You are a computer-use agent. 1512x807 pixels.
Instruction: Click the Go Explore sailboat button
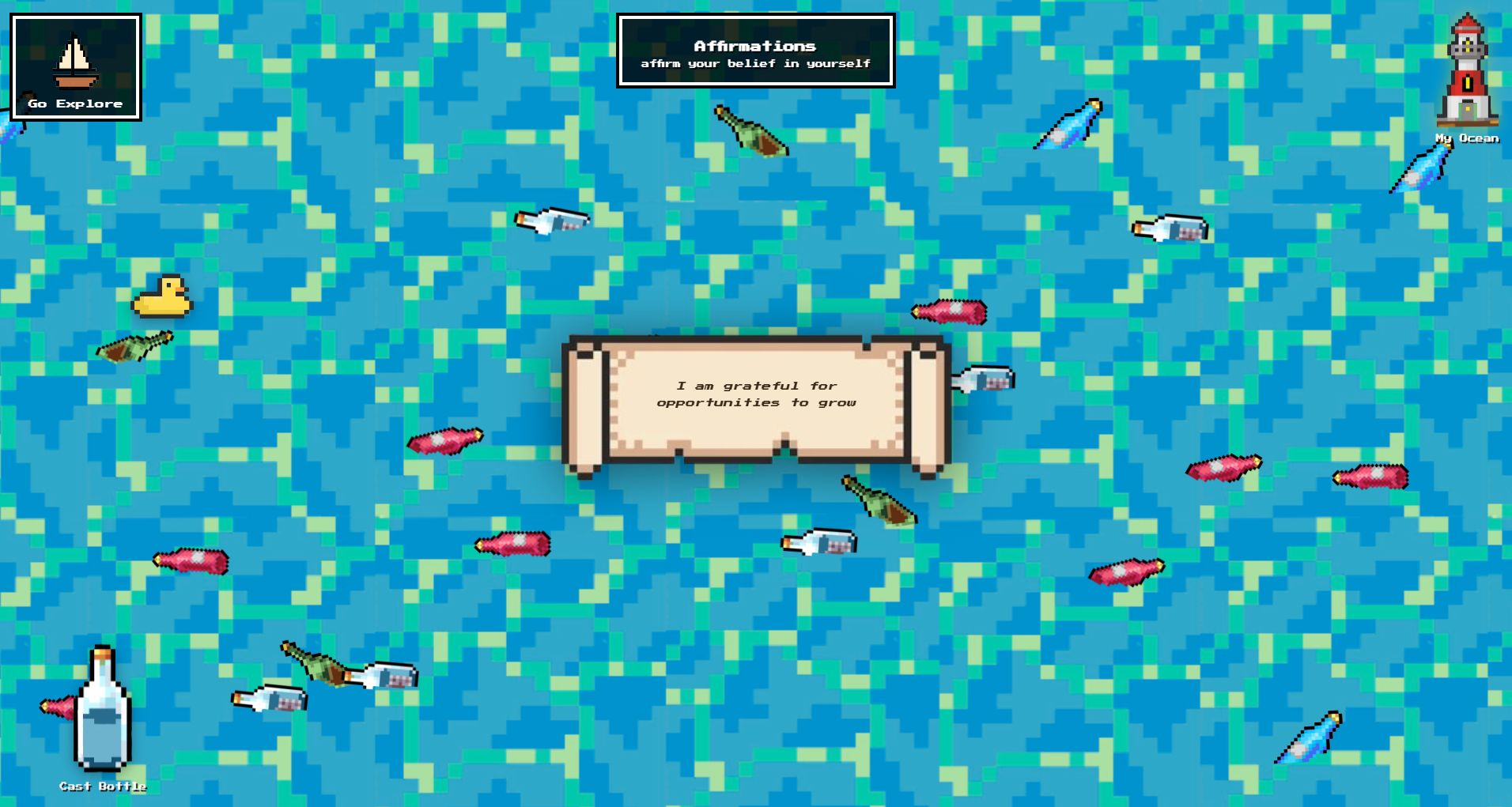(x=75, y=67)
